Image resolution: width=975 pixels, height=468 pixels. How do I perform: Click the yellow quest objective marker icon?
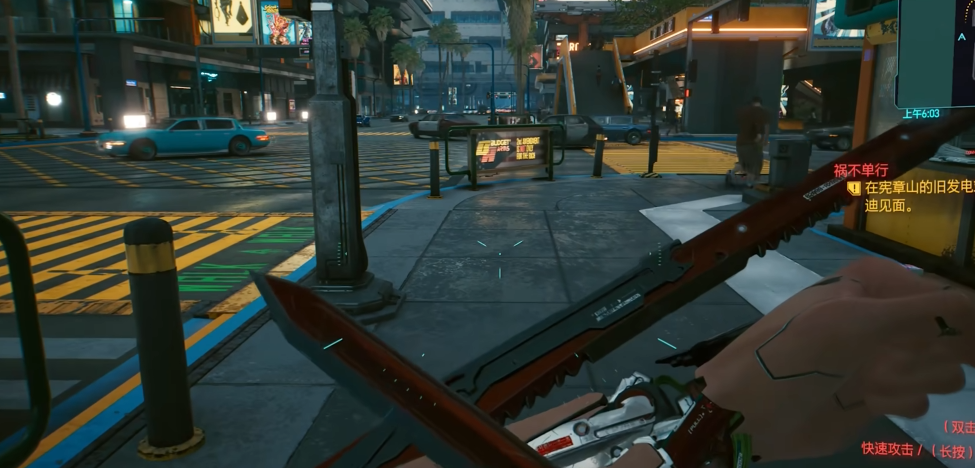click(854, 187)
